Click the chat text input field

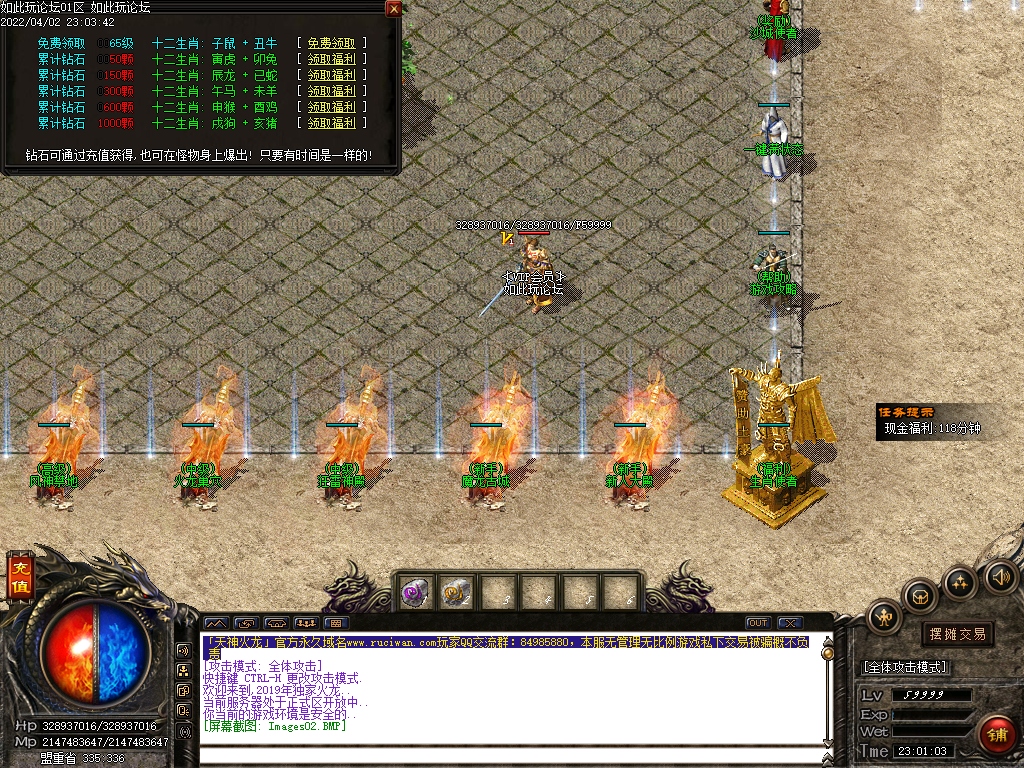pyautogui.click(x=510, y=755)
